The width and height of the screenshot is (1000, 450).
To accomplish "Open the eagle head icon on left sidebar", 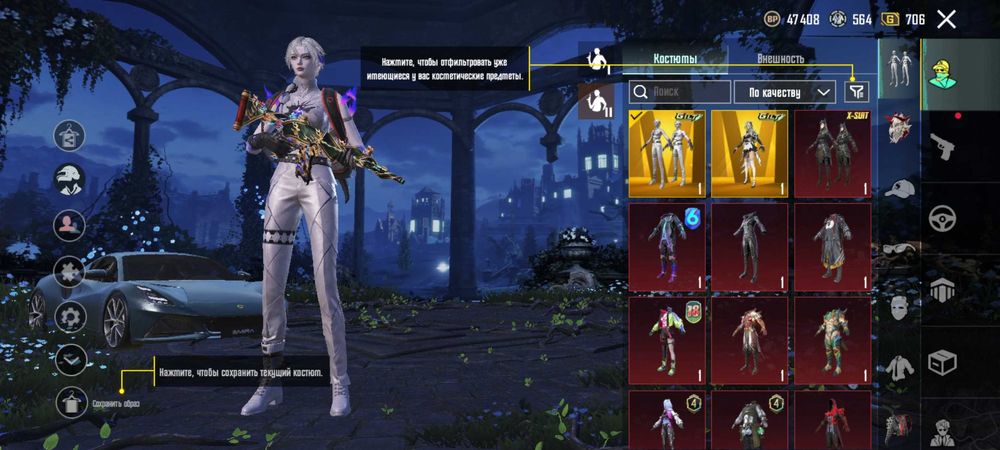I will click(70, 180).
